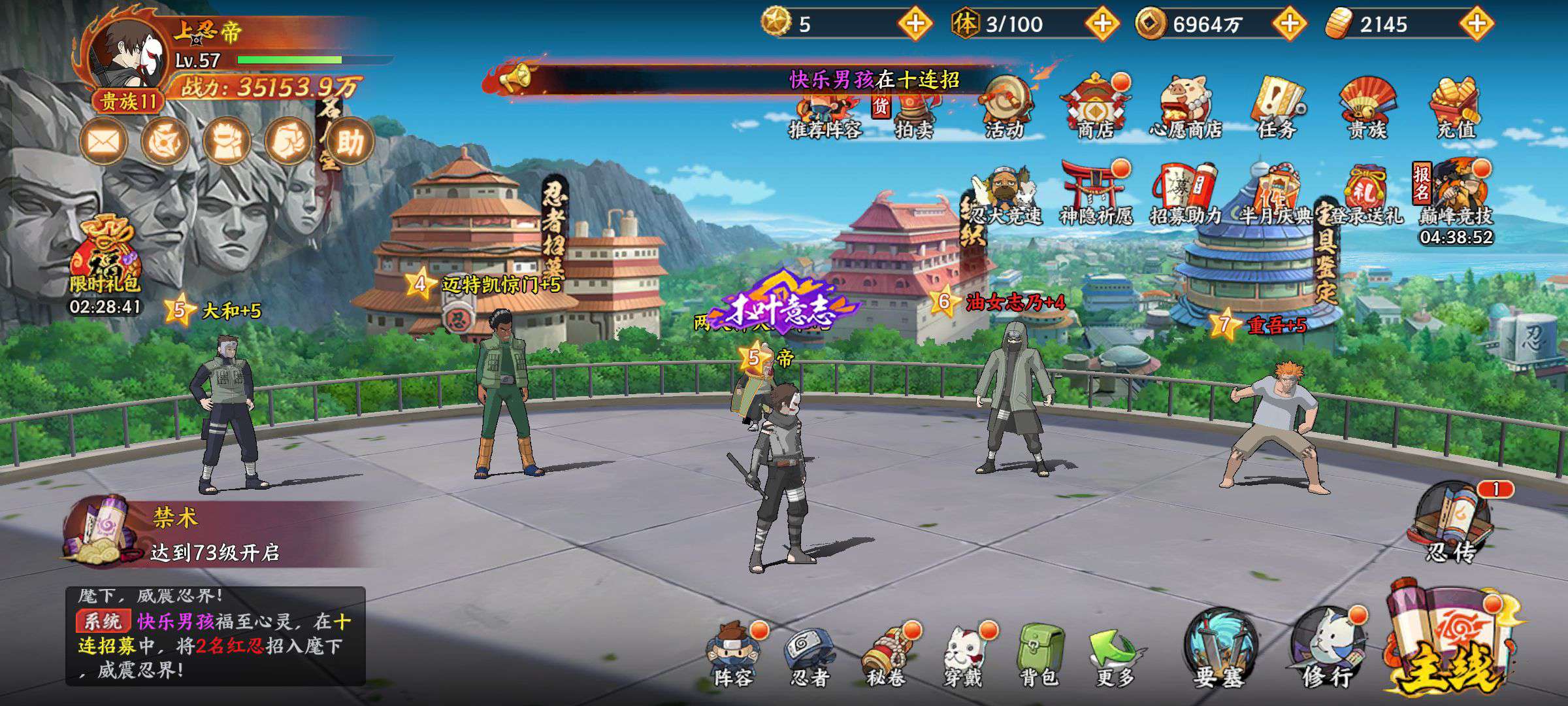Open the 商店 store

(x=1096, y=108)
